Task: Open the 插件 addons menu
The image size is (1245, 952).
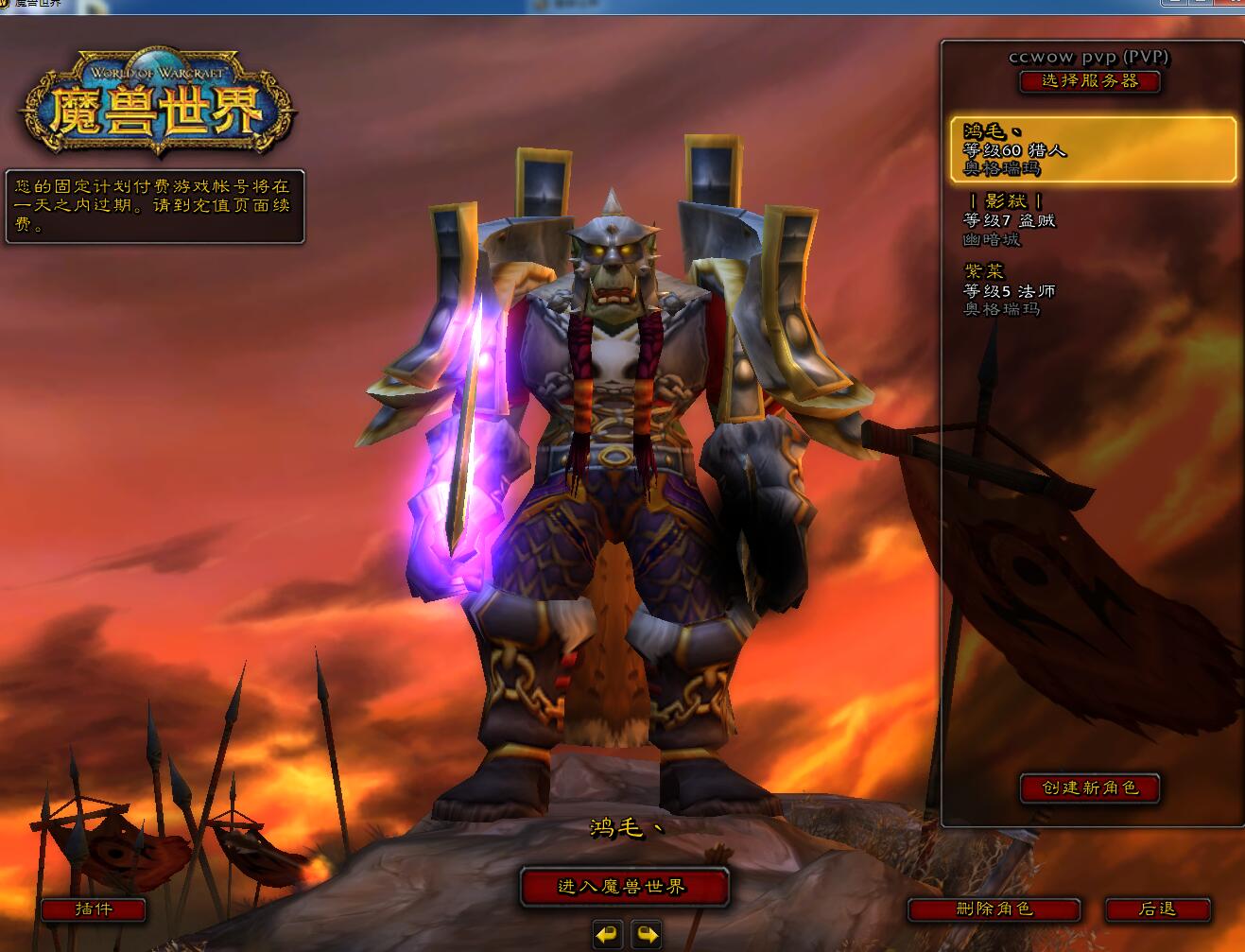Action: (x=93, y=909)
